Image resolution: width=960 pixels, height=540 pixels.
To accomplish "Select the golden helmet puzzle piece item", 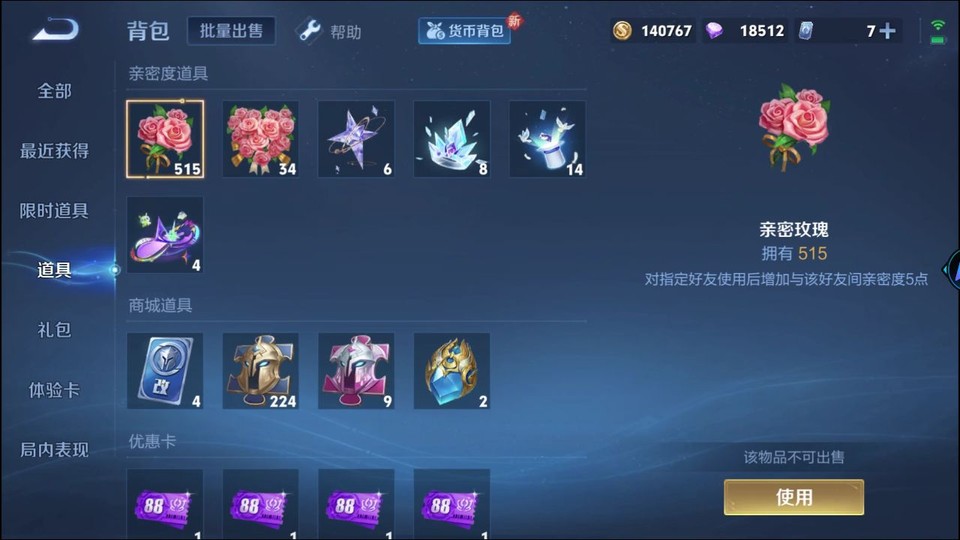I will [260, 371].
